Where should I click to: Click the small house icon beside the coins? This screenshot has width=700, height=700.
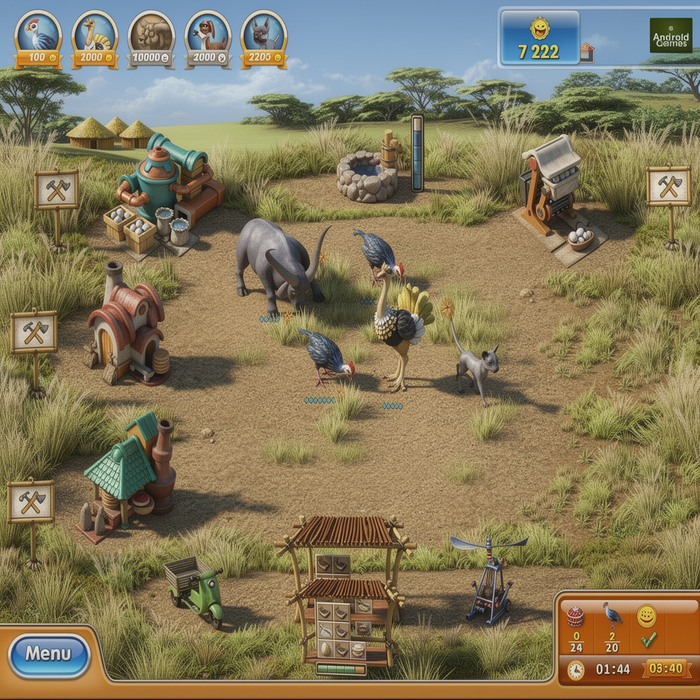click(587, 52)
